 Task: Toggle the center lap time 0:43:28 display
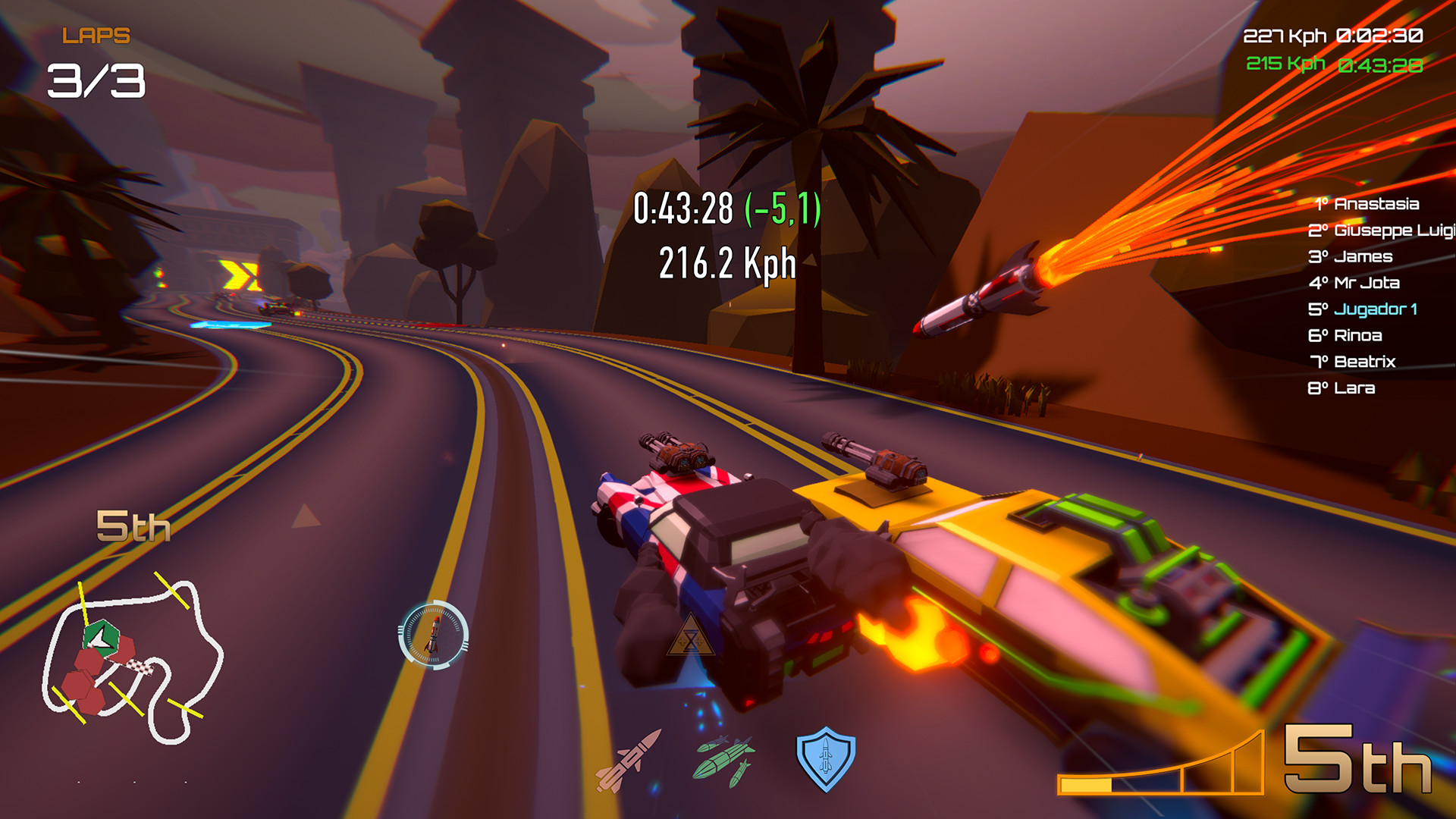[x=684, y=209]
